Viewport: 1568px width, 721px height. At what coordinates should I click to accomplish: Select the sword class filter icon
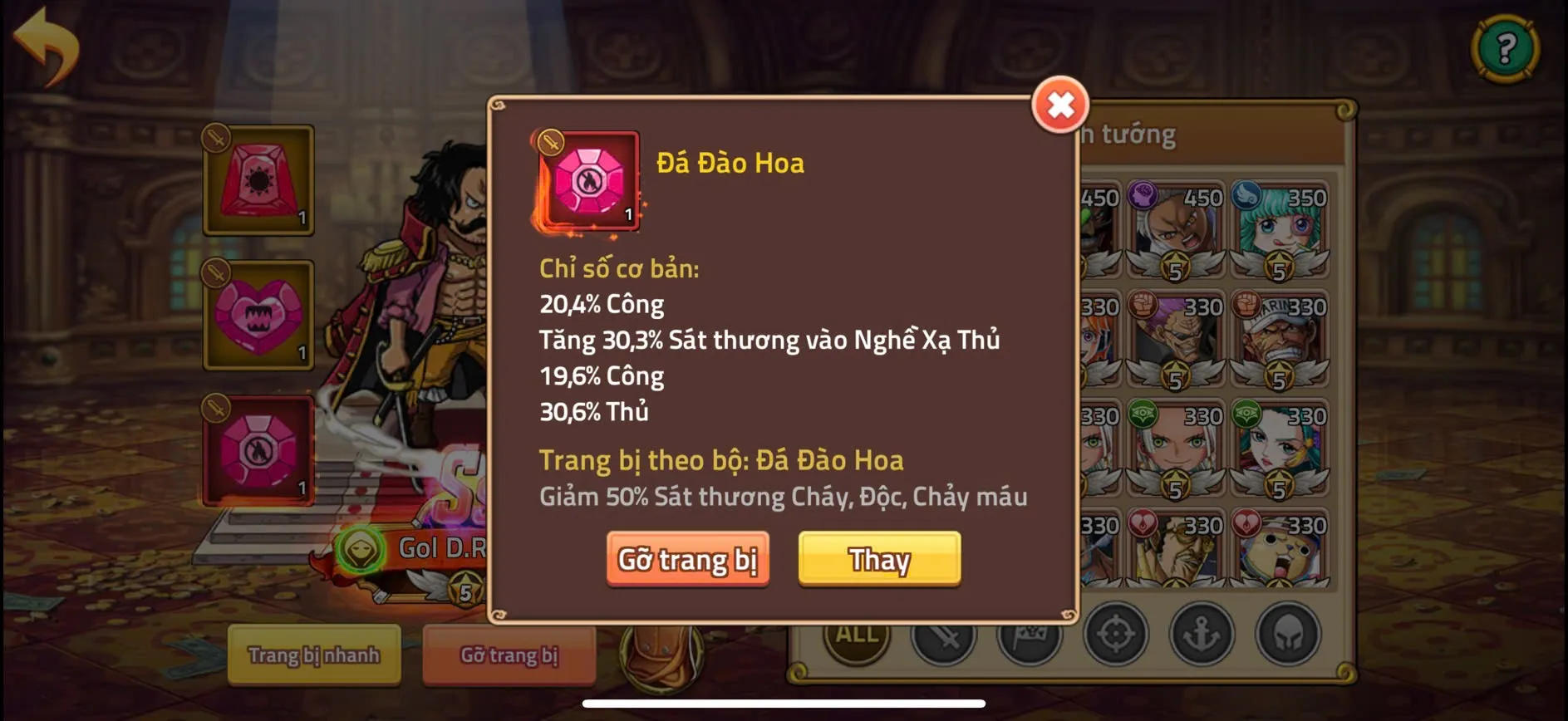(x=947, y=634)
